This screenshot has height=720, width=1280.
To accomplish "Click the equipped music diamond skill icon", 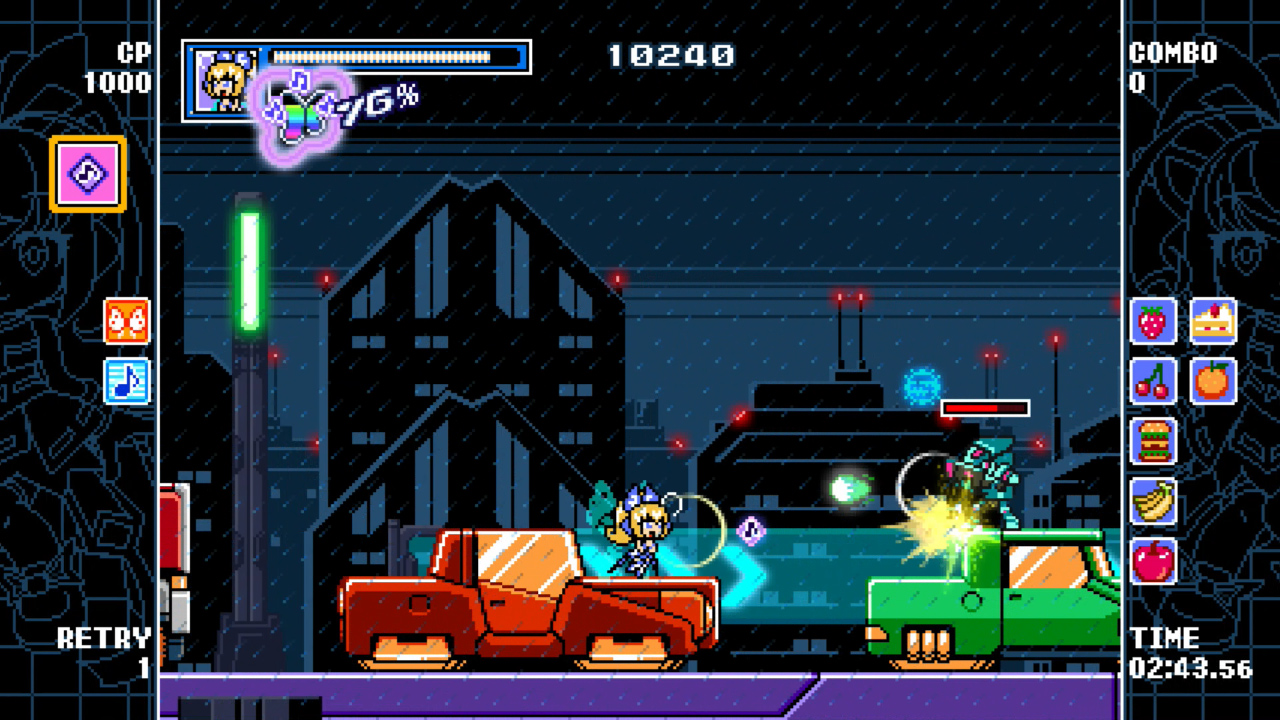I will coord(86,172).
